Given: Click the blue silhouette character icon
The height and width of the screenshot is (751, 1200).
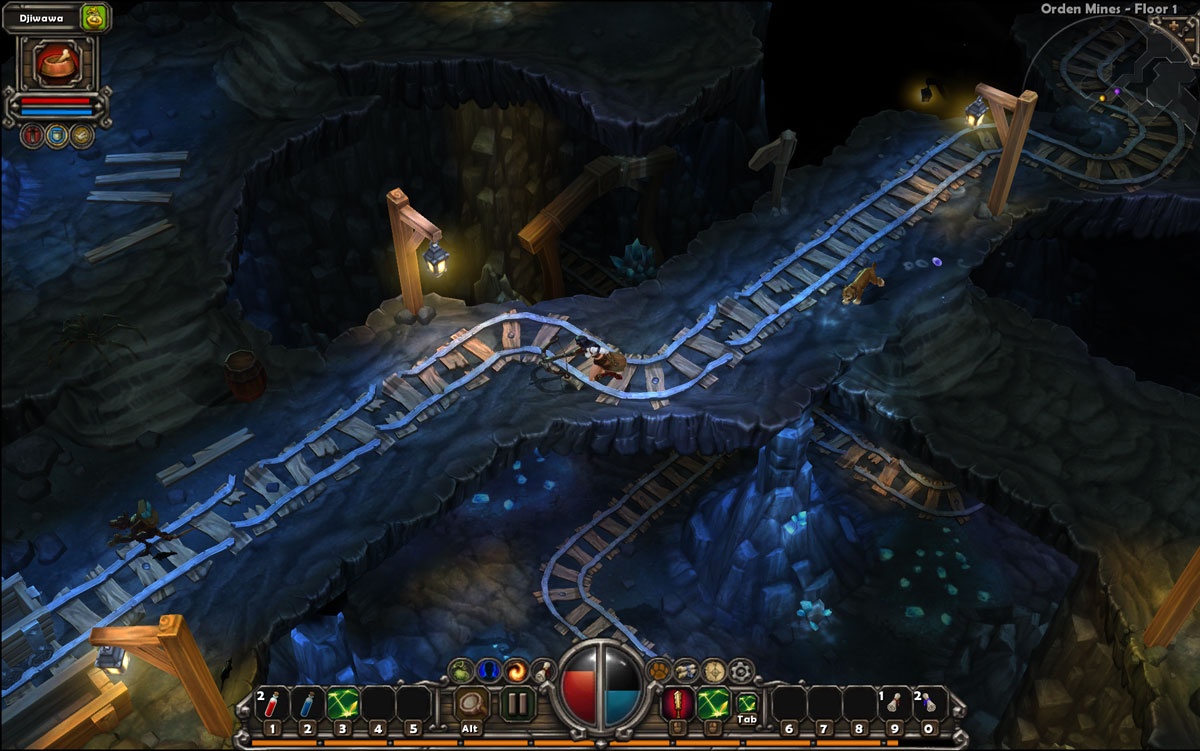Looking at the screenshot, I should [487, 670].
